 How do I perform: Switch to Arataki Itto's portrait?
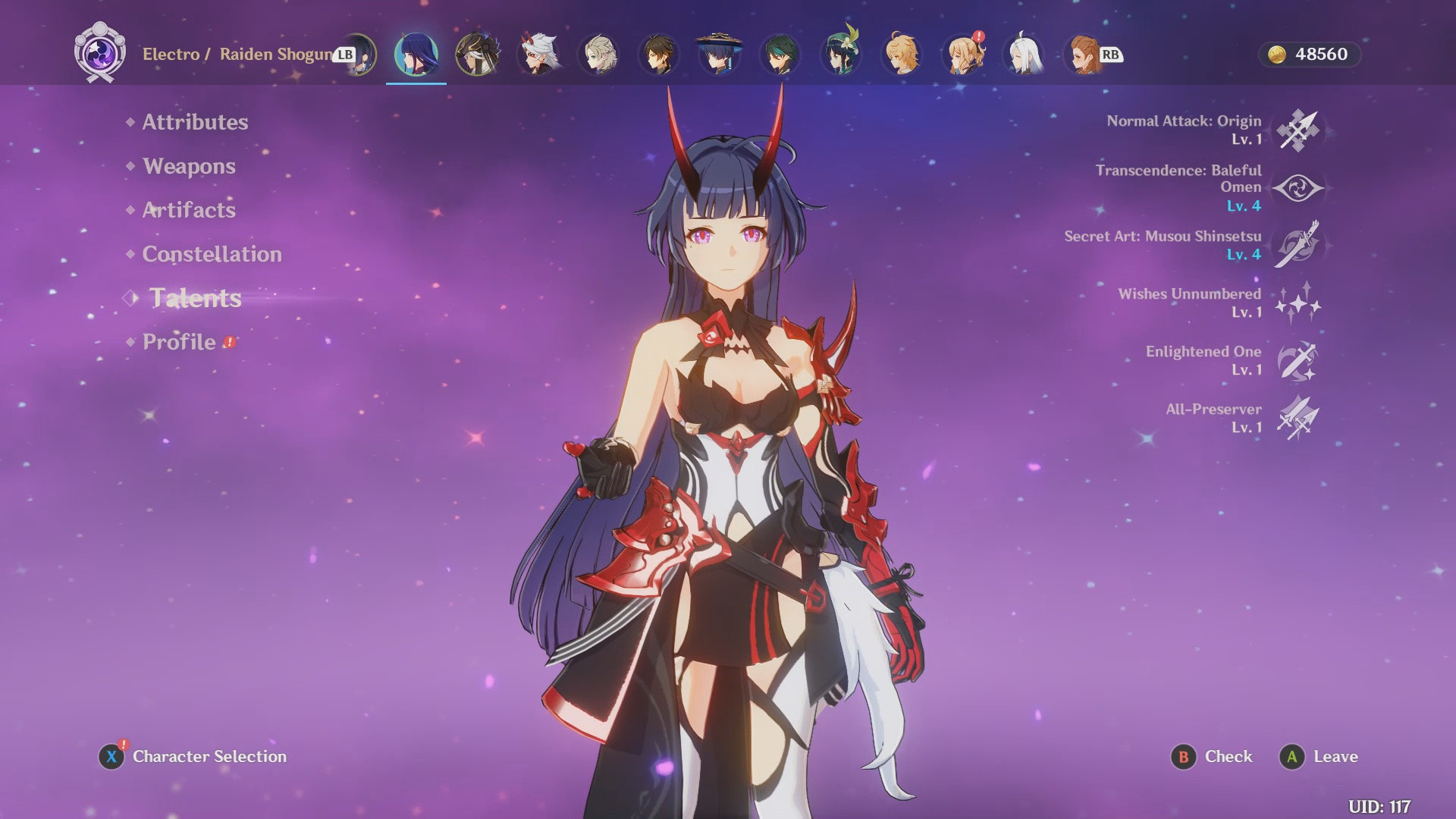(x=538, y=55)
